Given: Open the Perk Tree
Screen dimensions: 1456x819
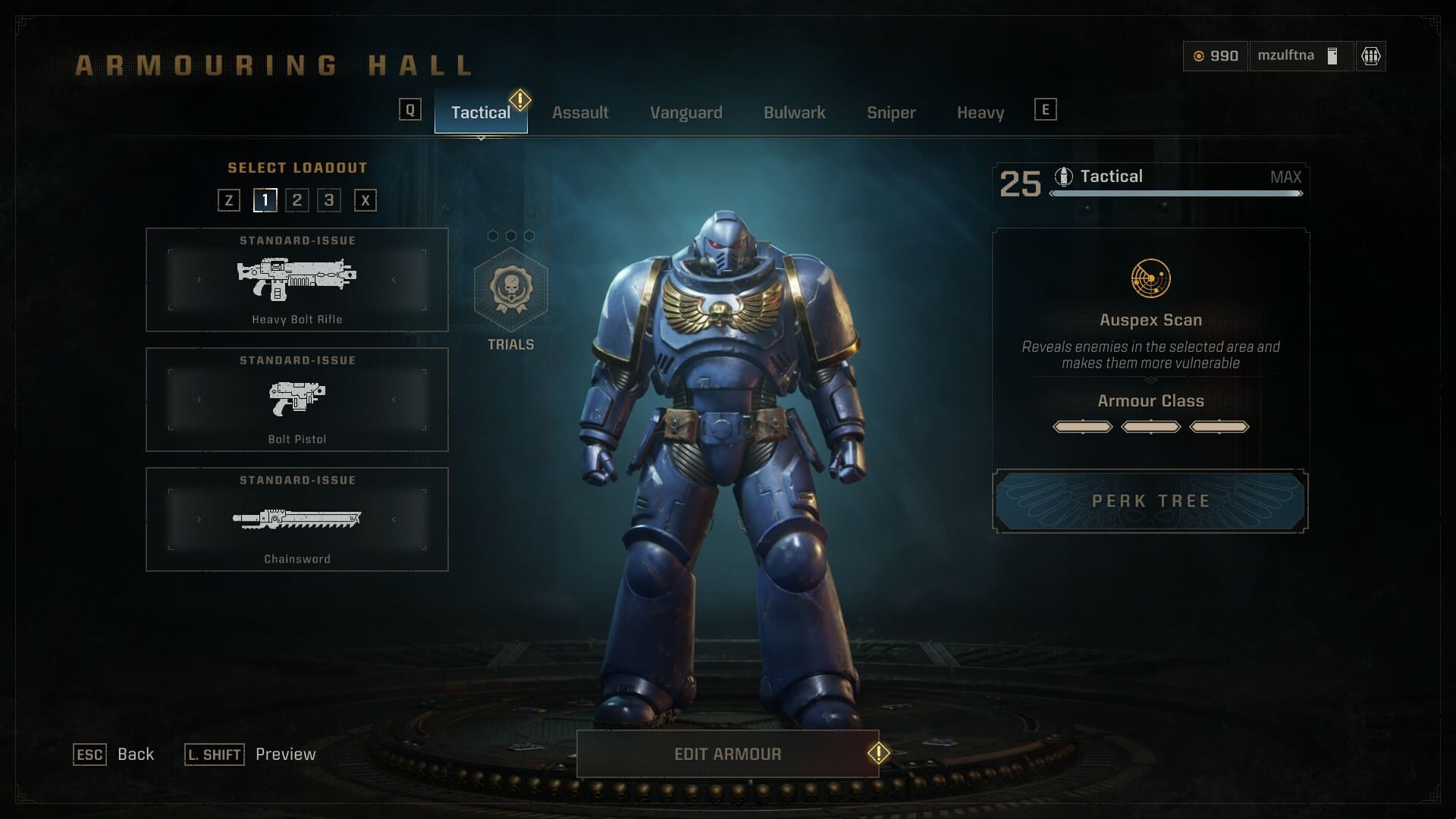Looking at the screenshot, I should [1150, 500].
